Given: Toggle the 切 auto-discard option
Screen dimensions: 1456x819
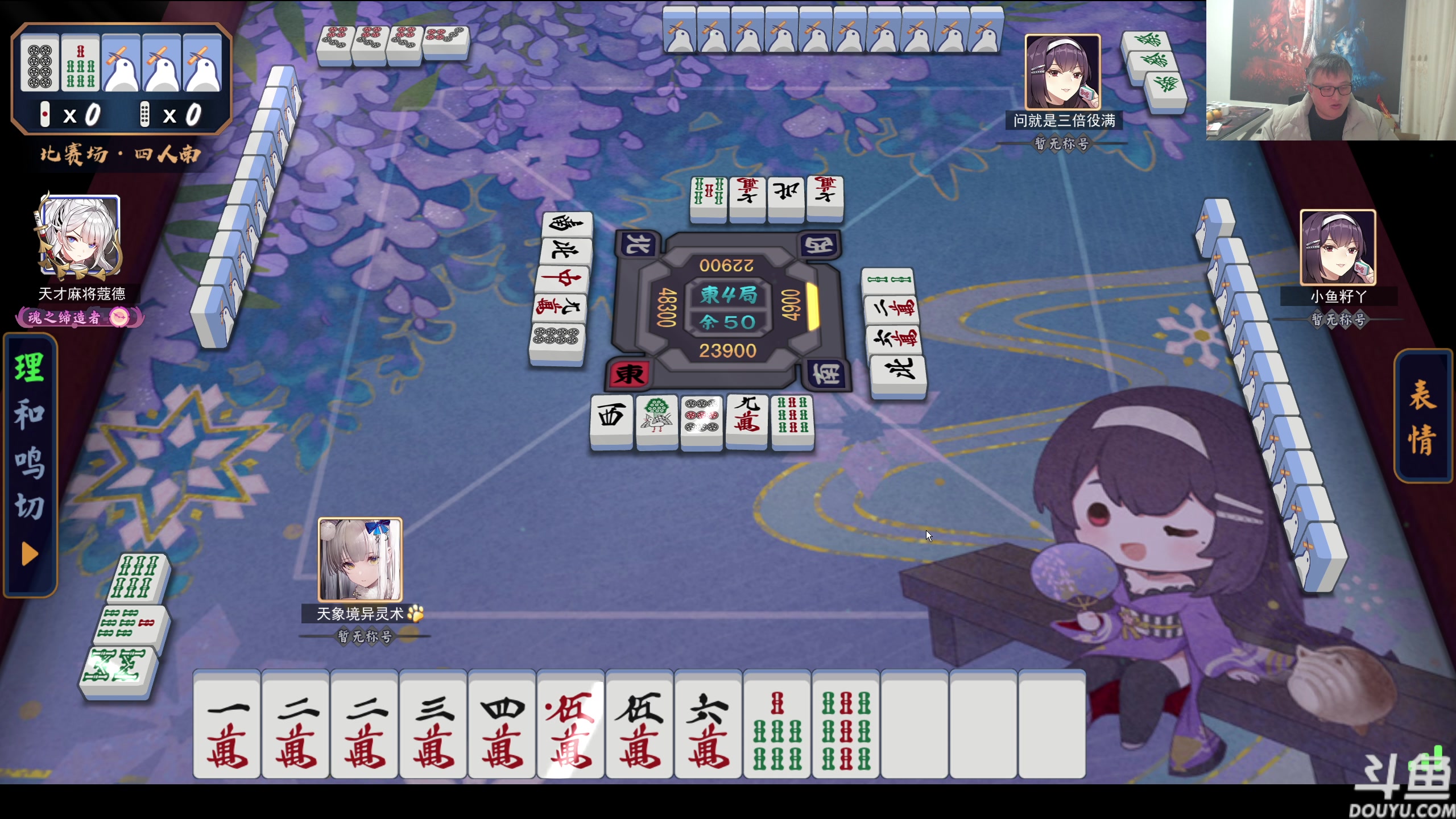Looking at the screenshot, I should pos(30,506).
